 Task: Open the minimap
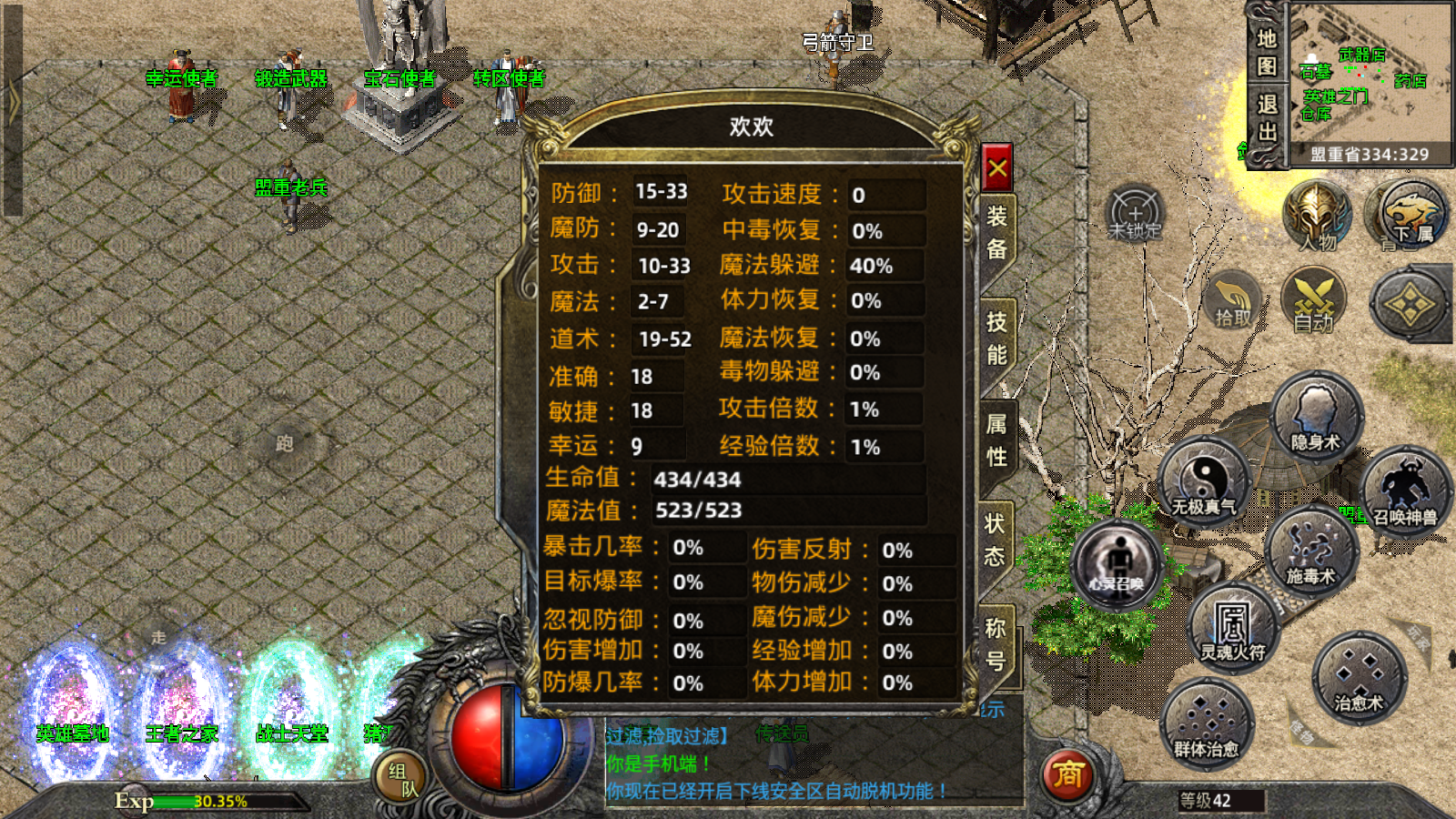tap(1370, 82)
